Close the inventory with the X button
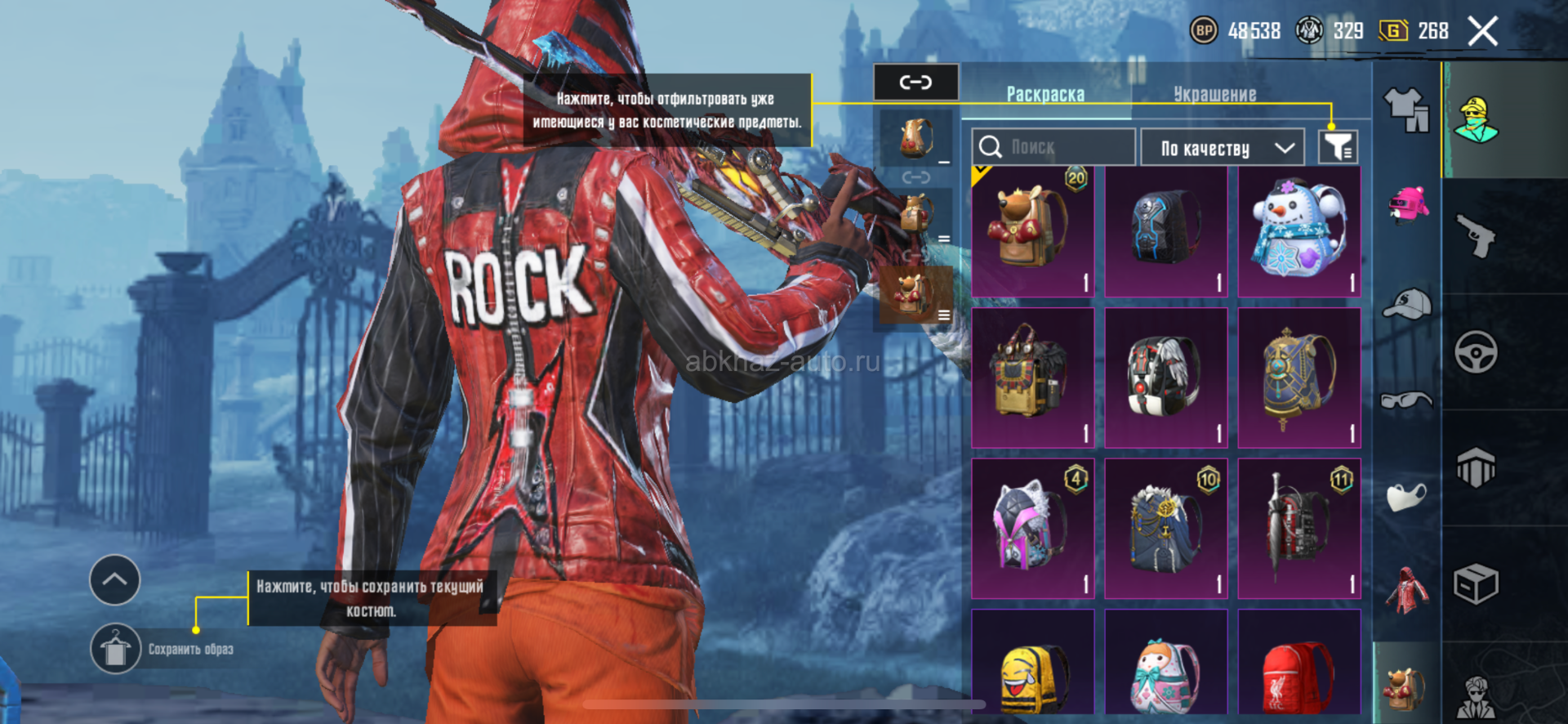 pos(1482,32)
